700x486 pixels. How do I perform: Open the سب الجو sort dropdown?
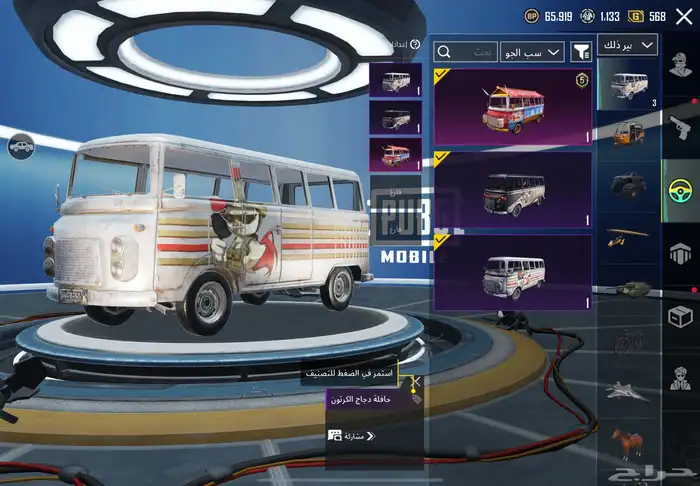(533, 51)
